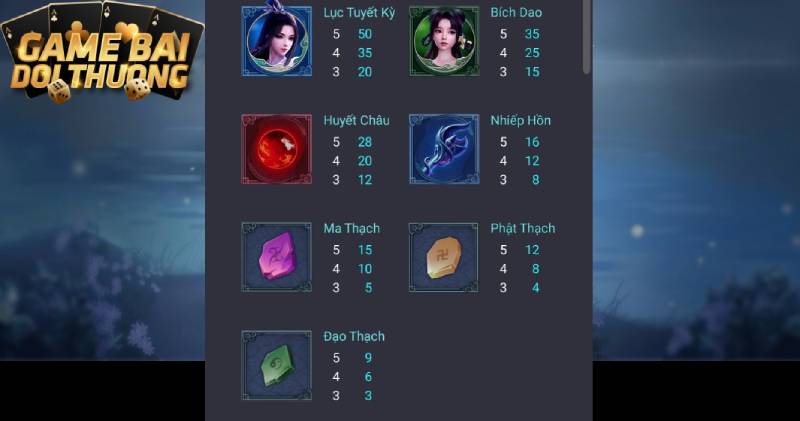Click the green Đạo Thạch stone icon

click(276, 364)
